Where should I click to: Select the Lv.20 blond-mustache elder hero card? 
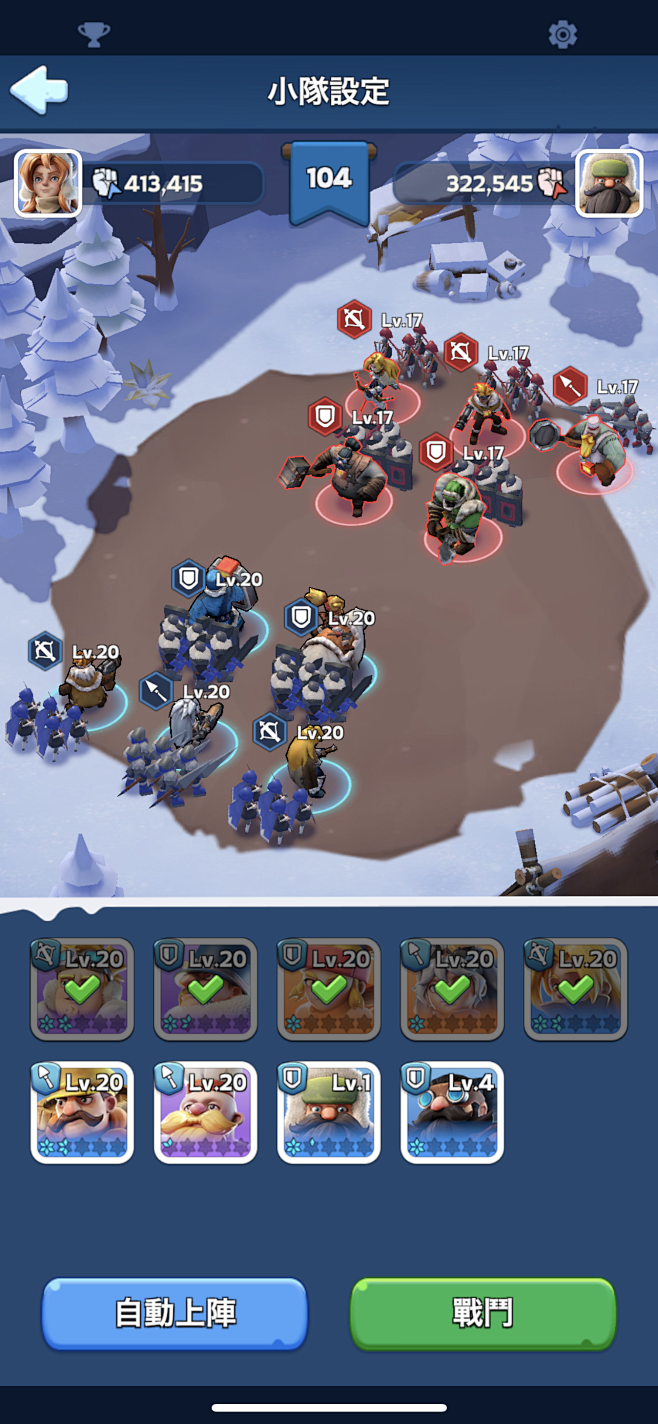205,1112
